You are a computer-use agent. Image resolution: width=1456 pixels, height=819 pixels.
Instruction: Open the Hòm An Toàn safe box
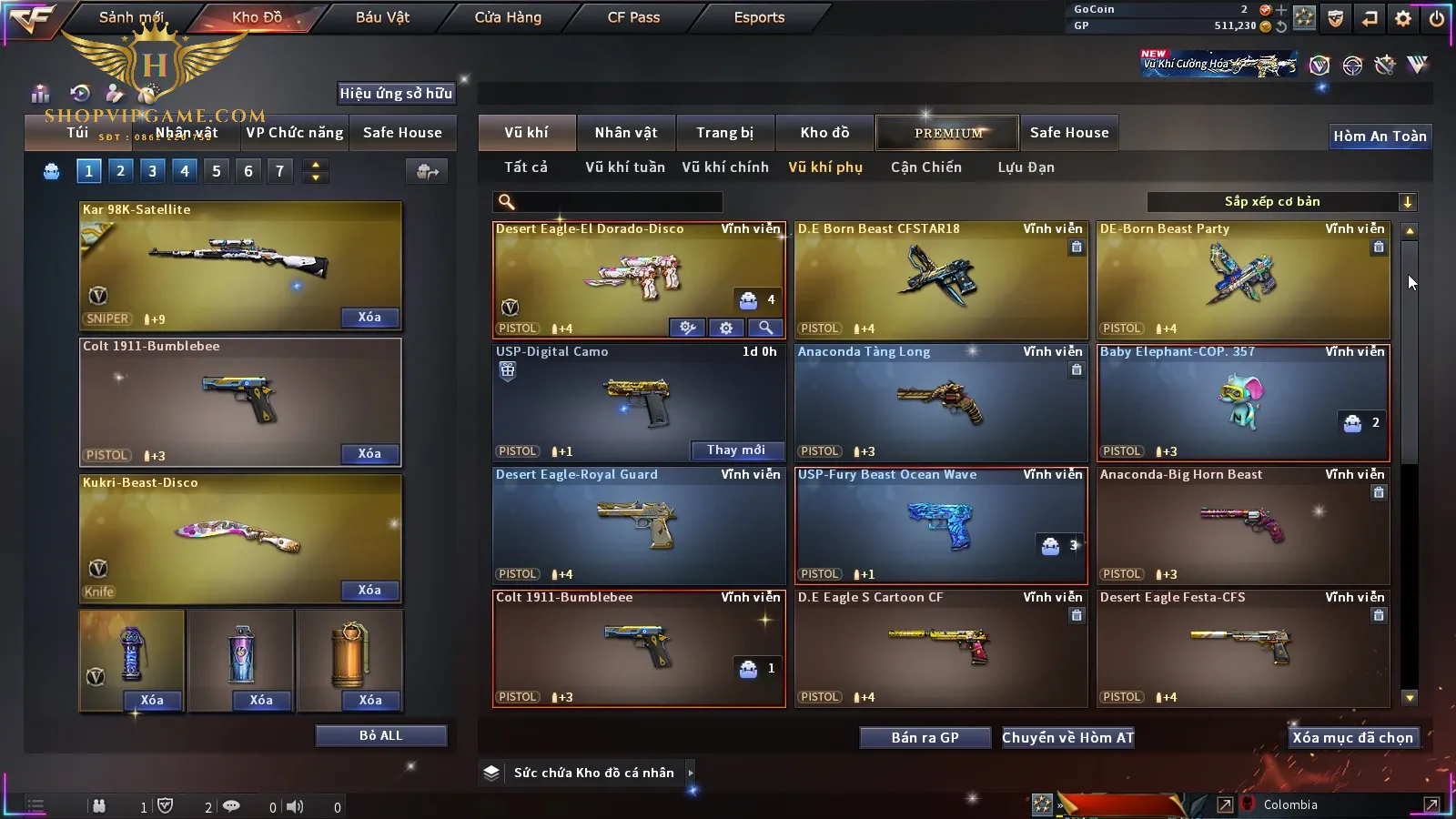[x=1380, y=136]
